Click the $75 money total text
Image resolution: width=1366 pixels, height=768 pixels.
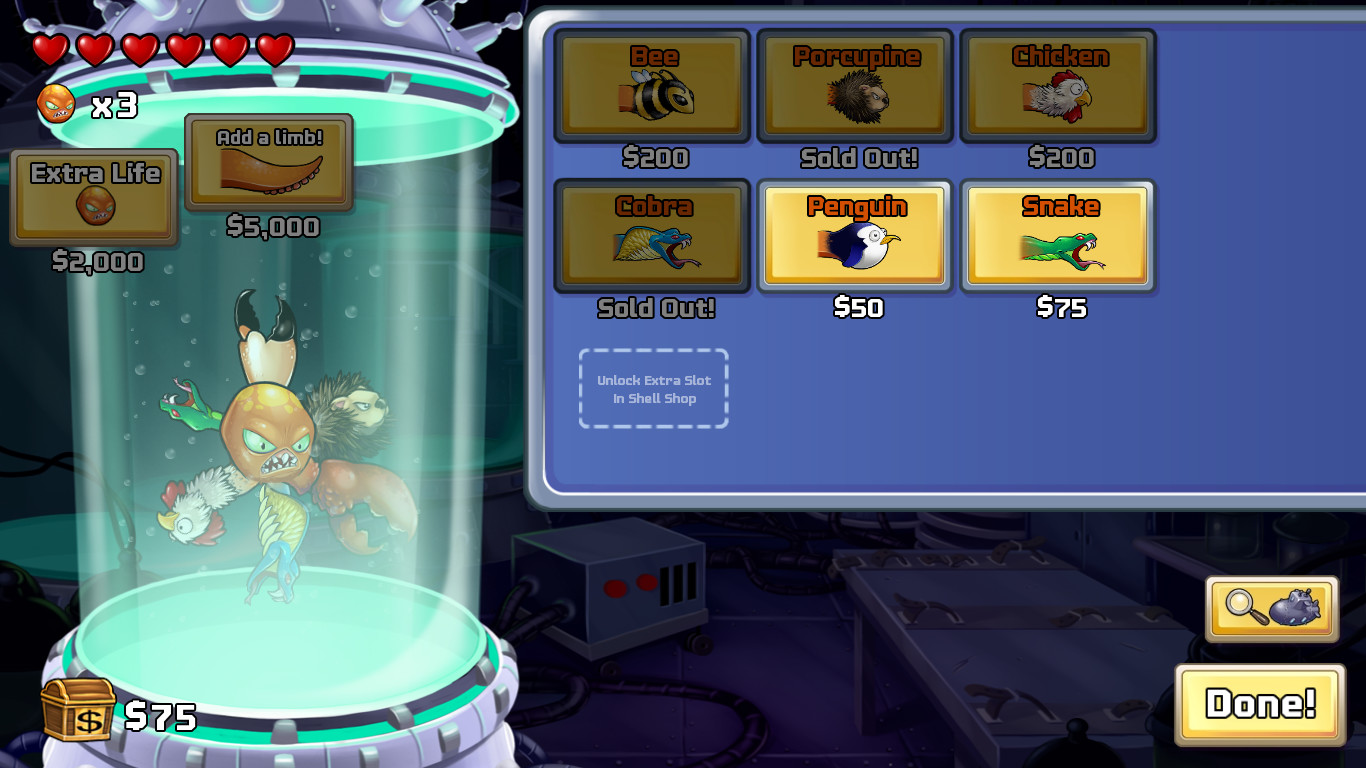pos(160,714)
